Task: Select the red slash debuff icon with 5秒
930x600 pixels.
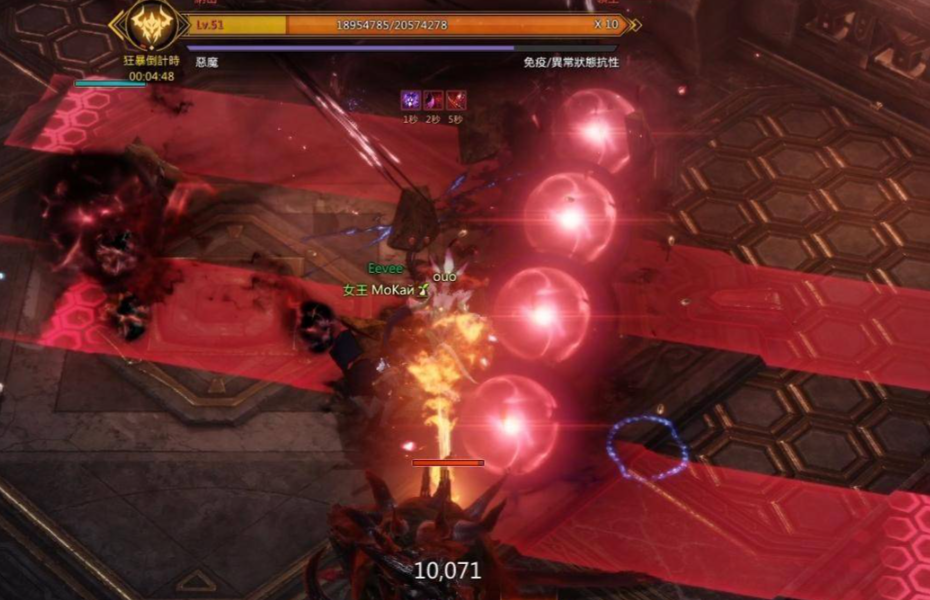Action: pyautogui.click(x=456, y=100)
